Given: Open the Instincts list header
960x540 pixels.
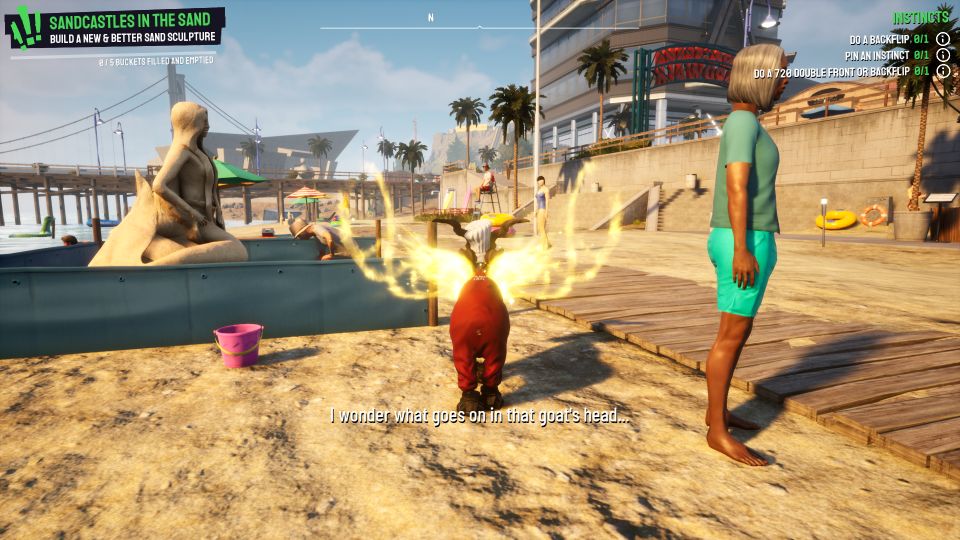Looking at the screenshot, I should pos(920,18).
